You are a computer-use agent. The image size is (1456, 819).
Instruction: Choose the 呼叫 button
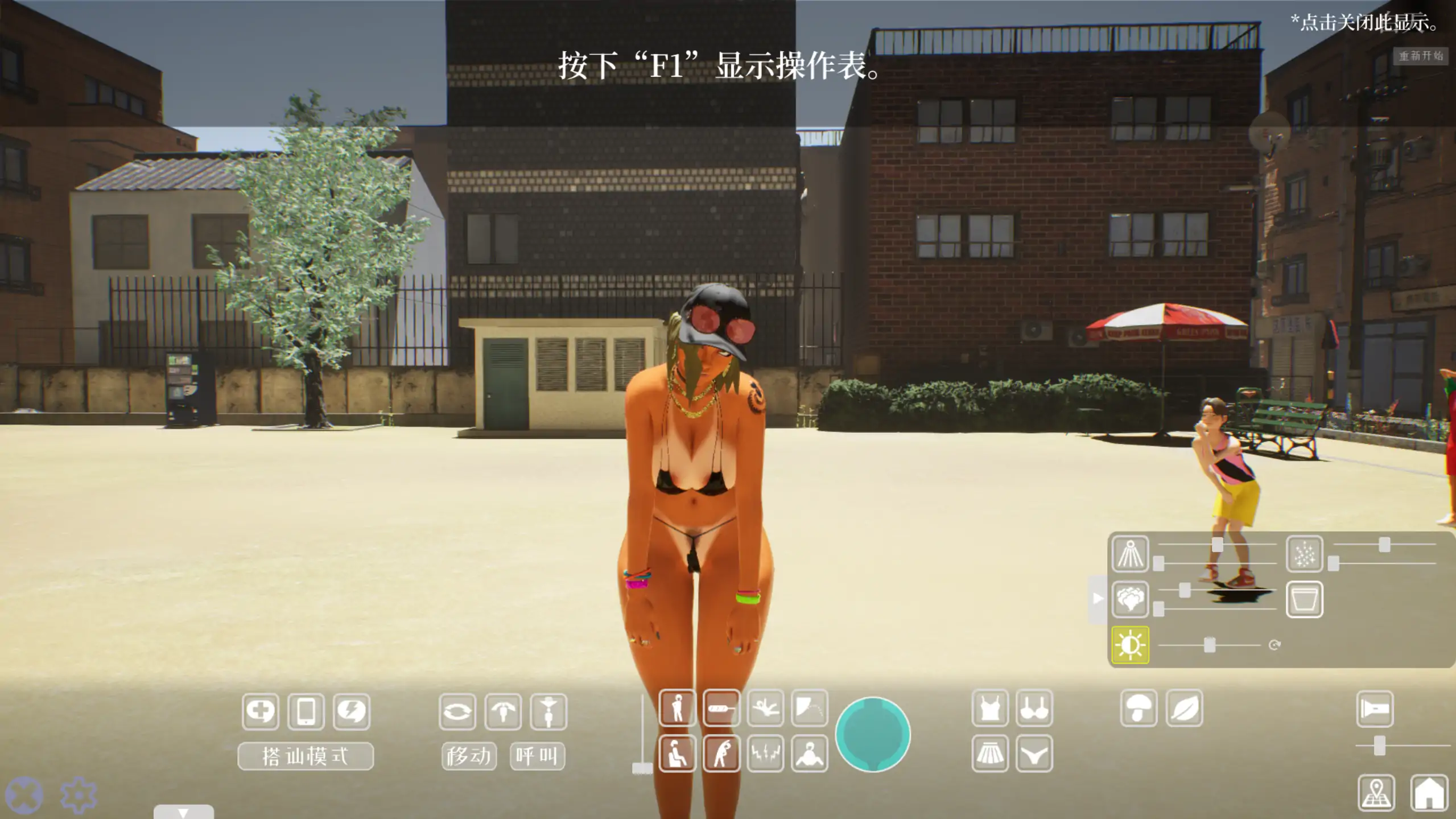pos(537,756)
